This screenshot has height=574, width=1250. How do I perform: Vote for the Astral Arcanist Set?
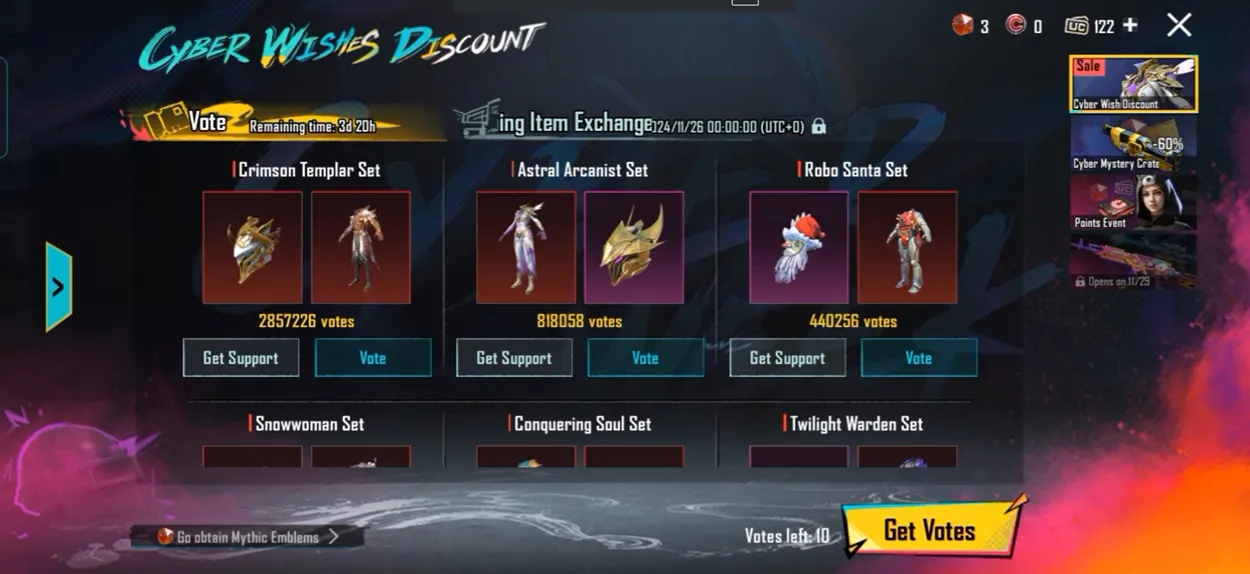(645, 358)
